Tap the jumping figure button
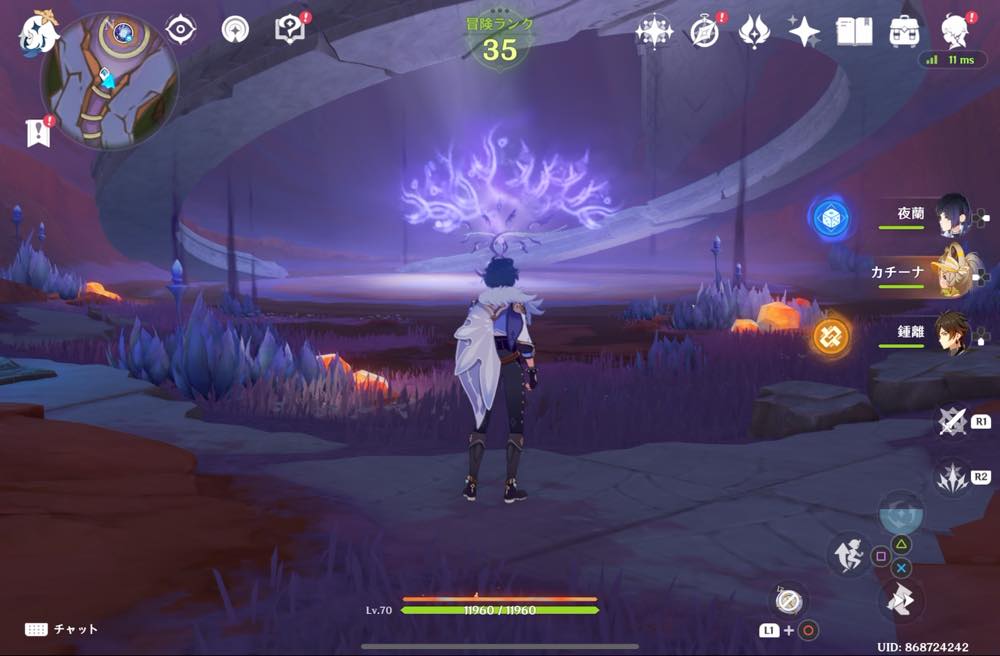The height and width of the screenshot is (656, 1000). [x=847, y=553]
